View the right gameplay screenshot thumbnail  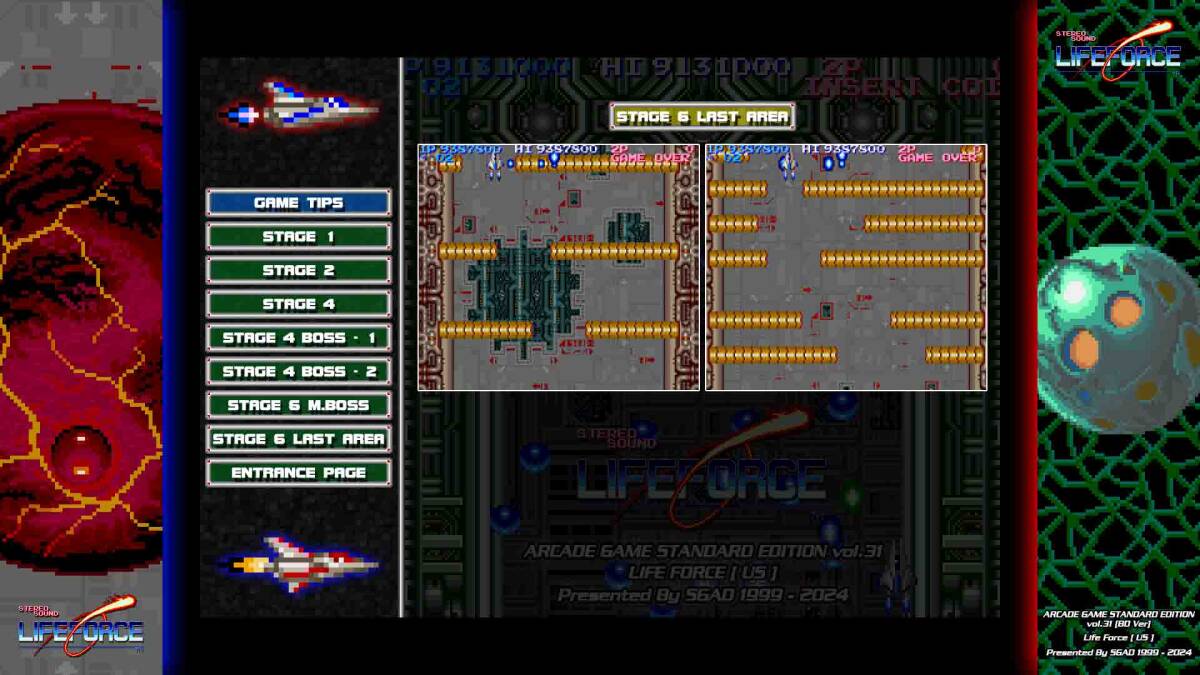(846, 267)
